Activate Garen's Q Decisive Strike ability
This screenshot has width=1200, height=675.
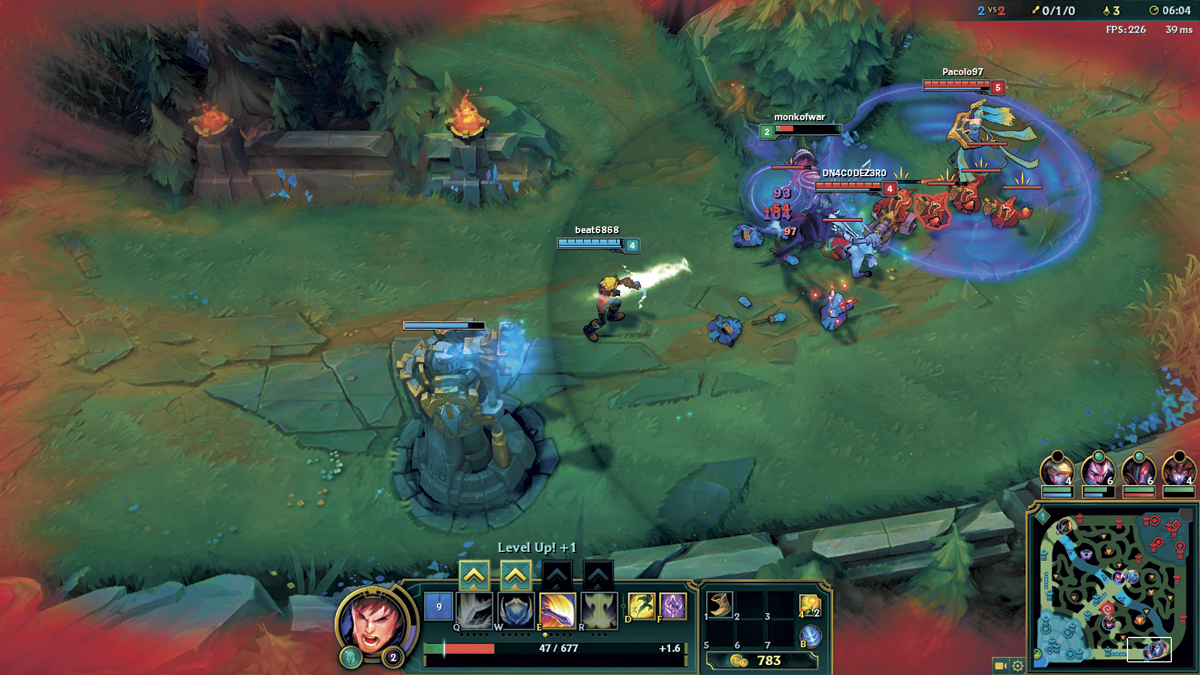pyautogui.click(x=474, y=608)
